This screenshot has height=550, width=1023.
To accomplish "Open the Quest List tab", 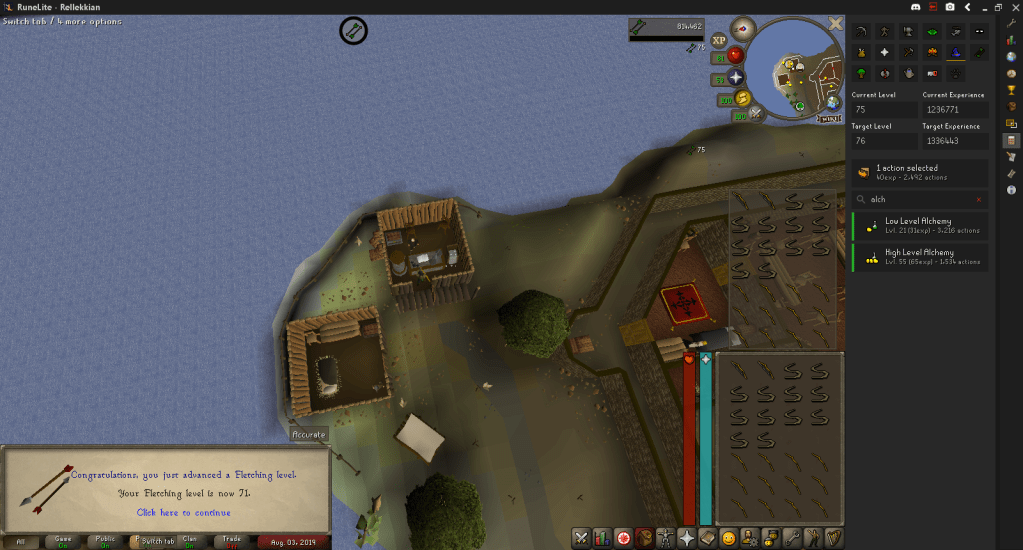I will tap(624, 538).
